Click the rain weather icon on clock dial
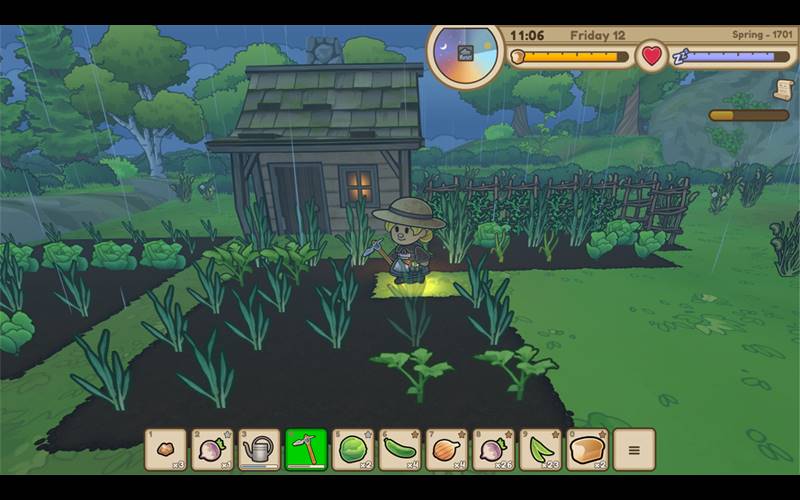 click(x=466, y=53)
